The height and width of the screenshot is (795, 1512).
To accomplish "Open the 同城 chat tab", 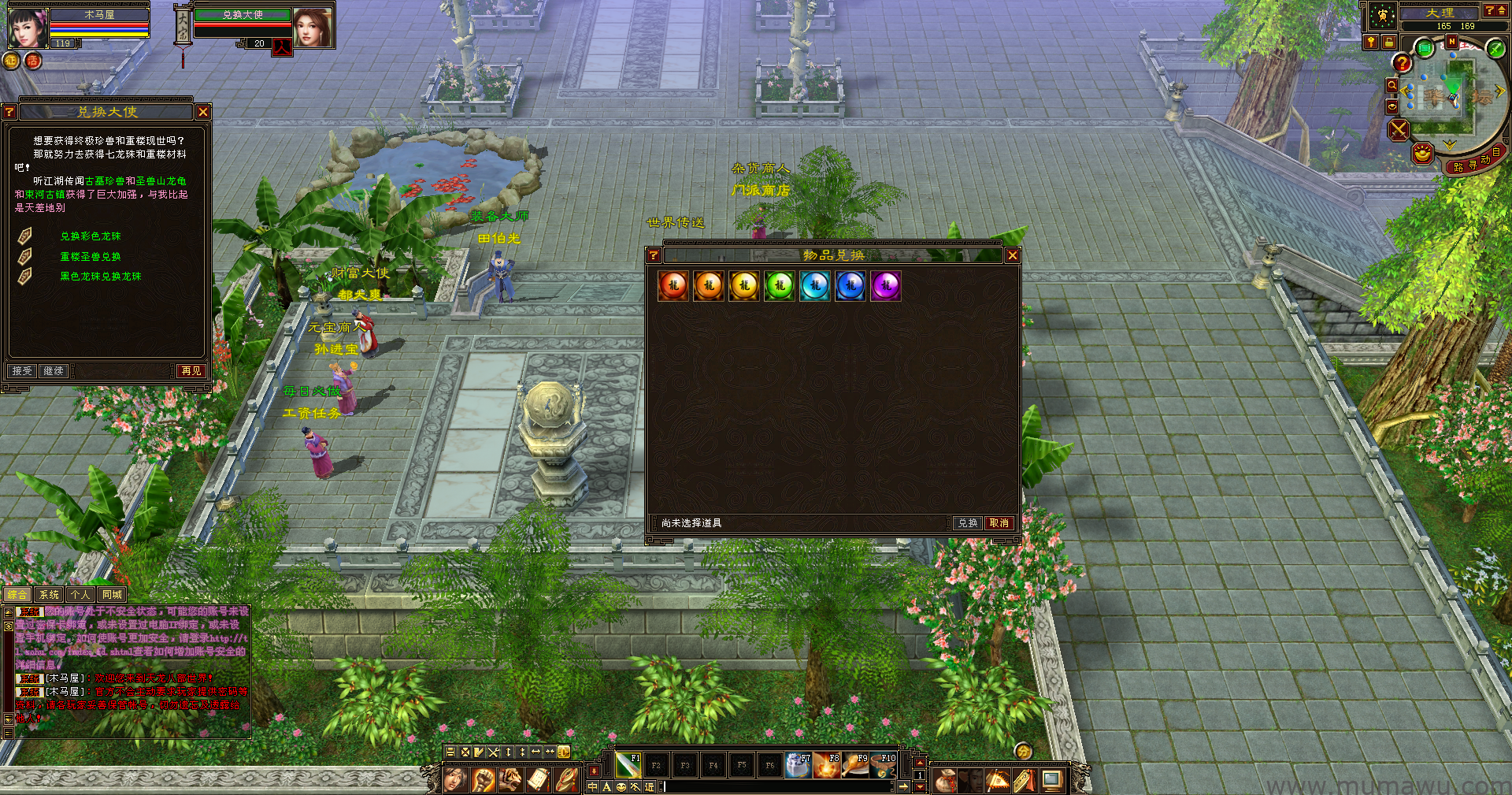I will pyautogui.click(x=112, y=595).
